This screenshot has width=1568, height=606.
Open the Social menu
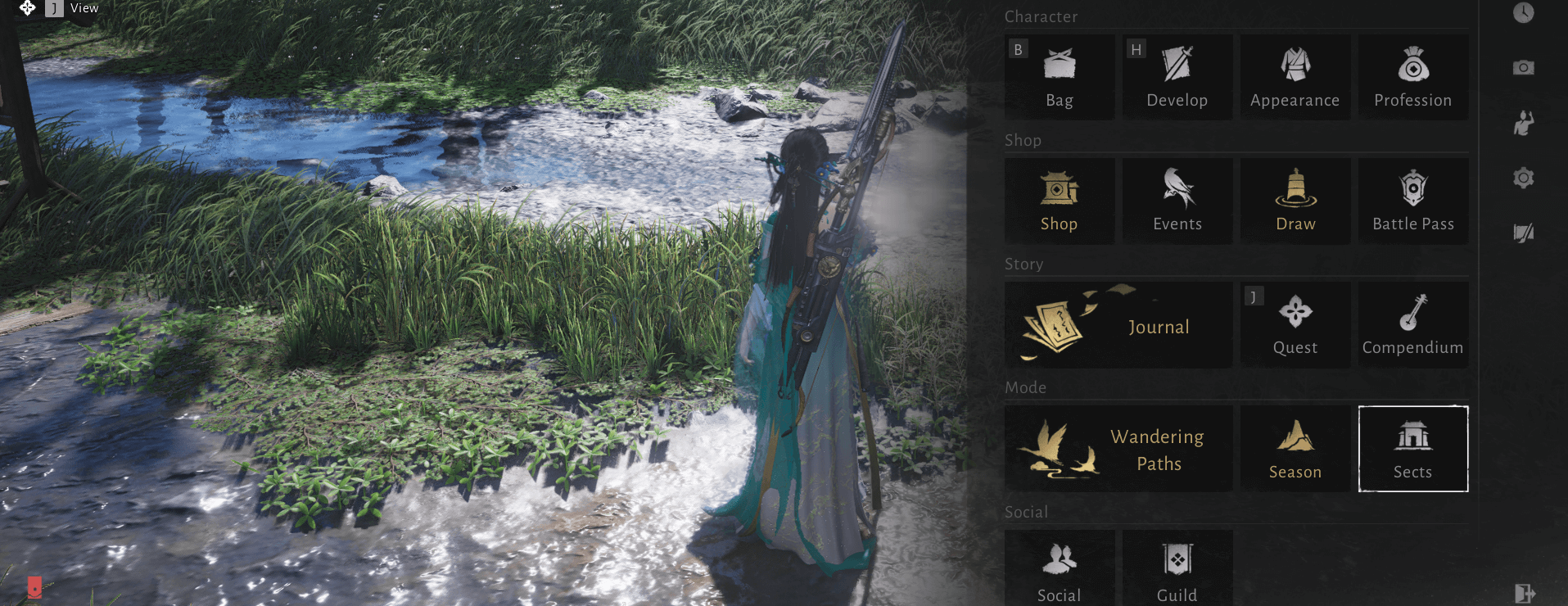(1059, 569)
